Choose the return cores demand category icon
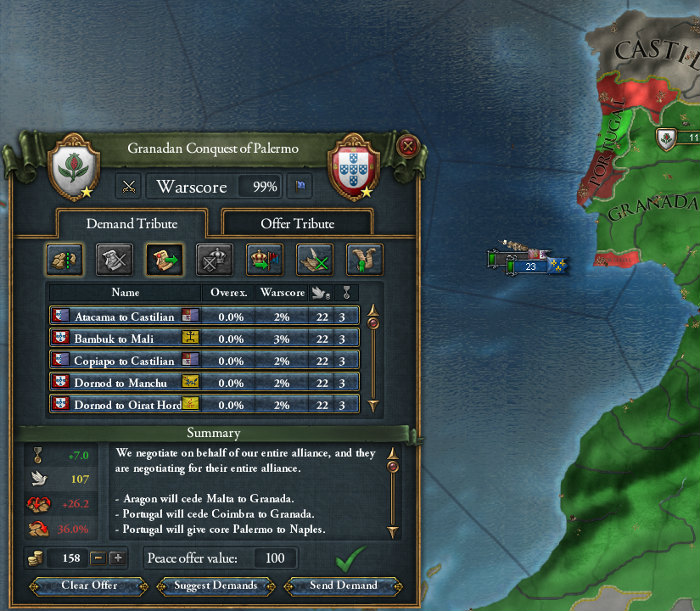 (x=164, y=259)
